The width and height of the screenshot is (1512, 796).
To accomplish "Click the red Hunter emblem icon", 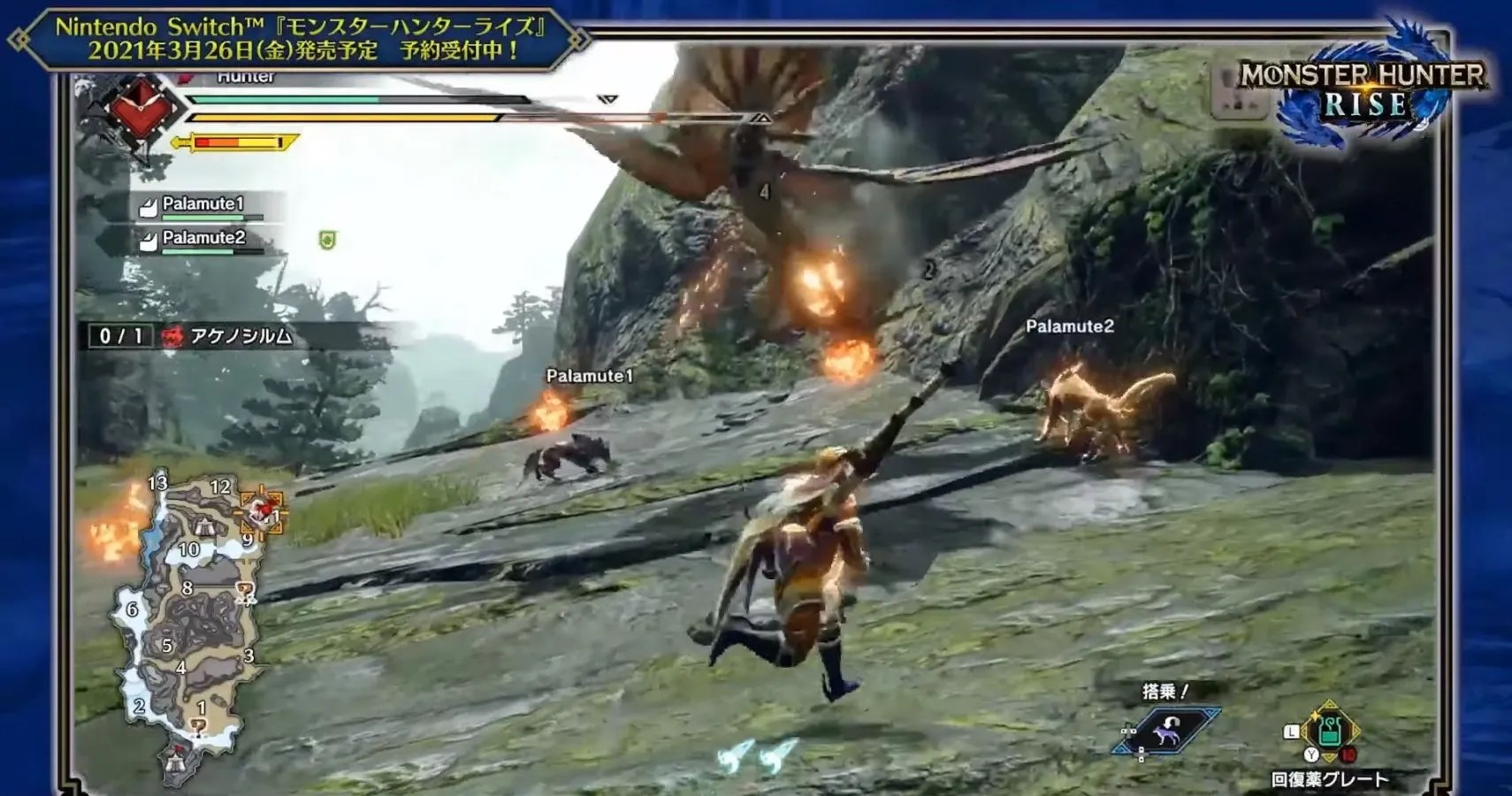I will click(141, 109).
